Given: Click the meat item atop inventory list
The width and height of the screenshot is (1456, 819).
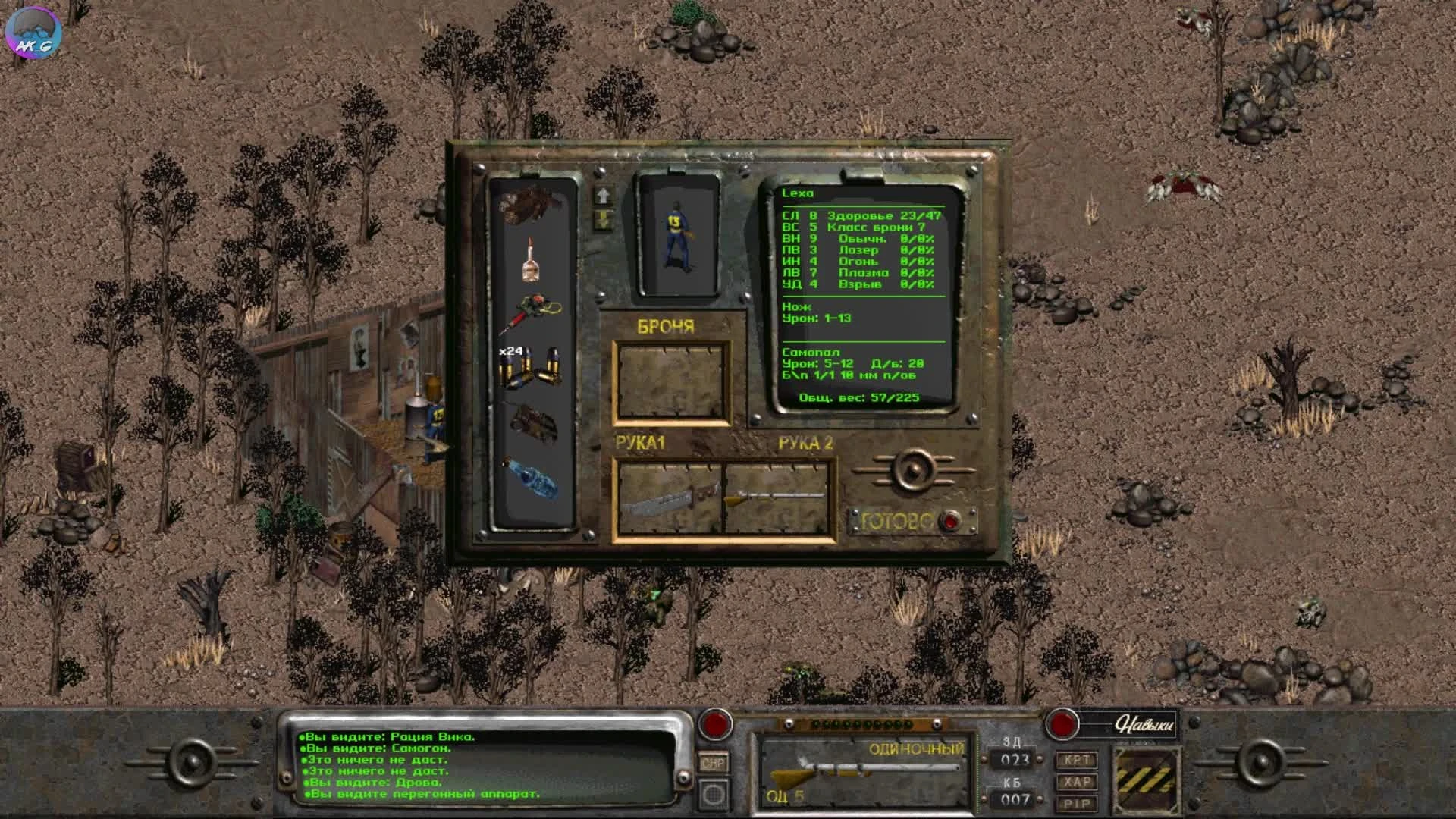Looking at the screenshot, I should (x=531, y=205).
